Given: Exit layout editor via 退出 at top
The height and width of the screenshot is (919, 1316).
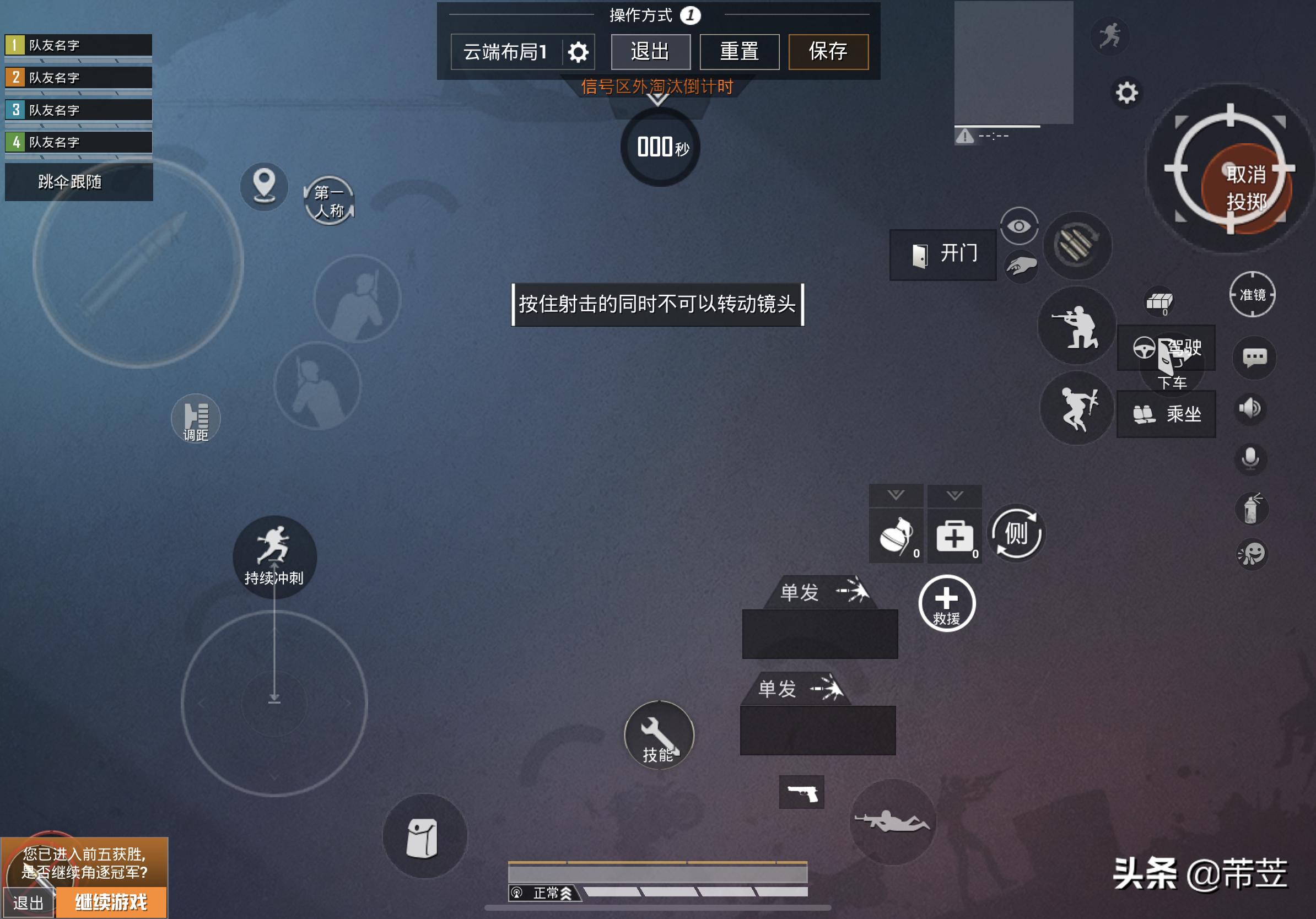Looking at the screenshot, I should 650,52.
